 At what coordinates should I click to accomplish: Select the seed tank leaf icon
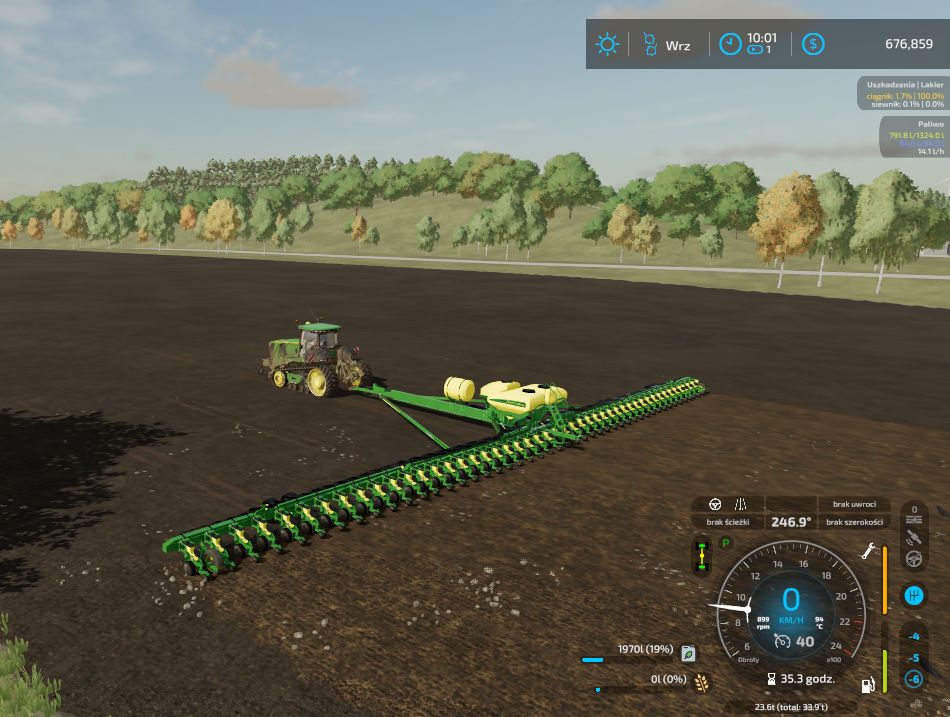click(688, 652)
